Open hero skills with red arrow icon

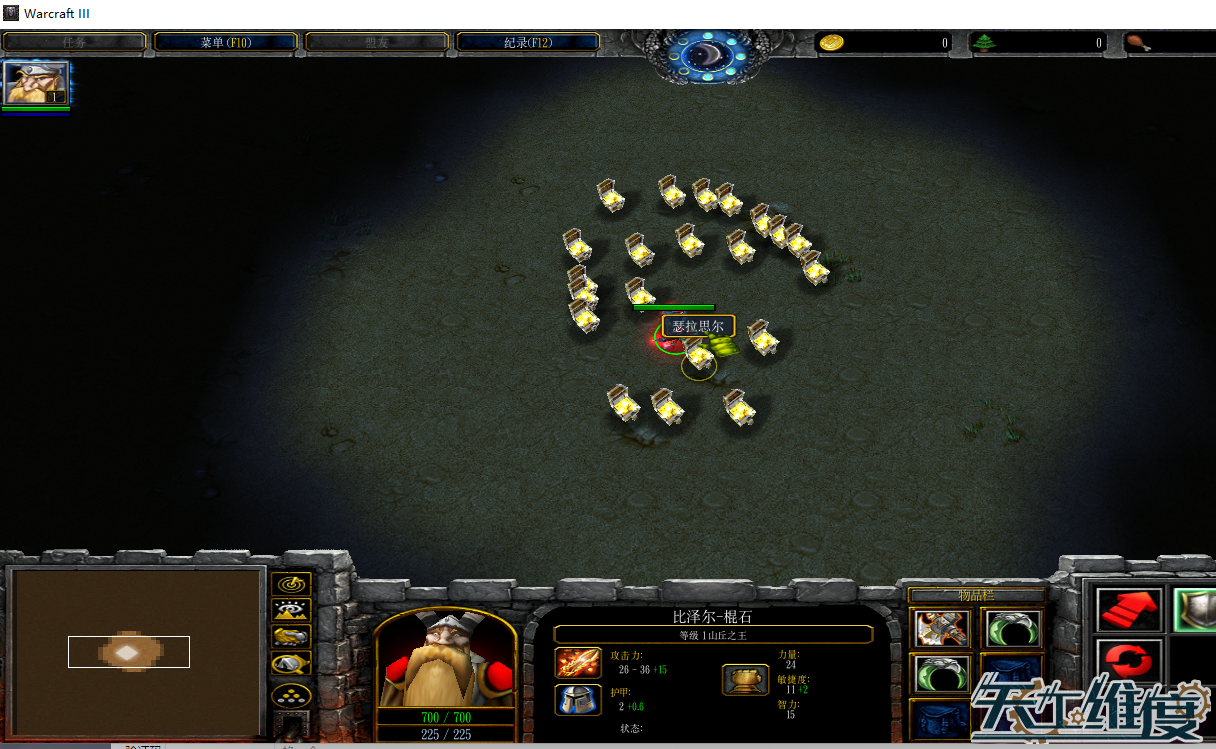(x=1129, y=608)
